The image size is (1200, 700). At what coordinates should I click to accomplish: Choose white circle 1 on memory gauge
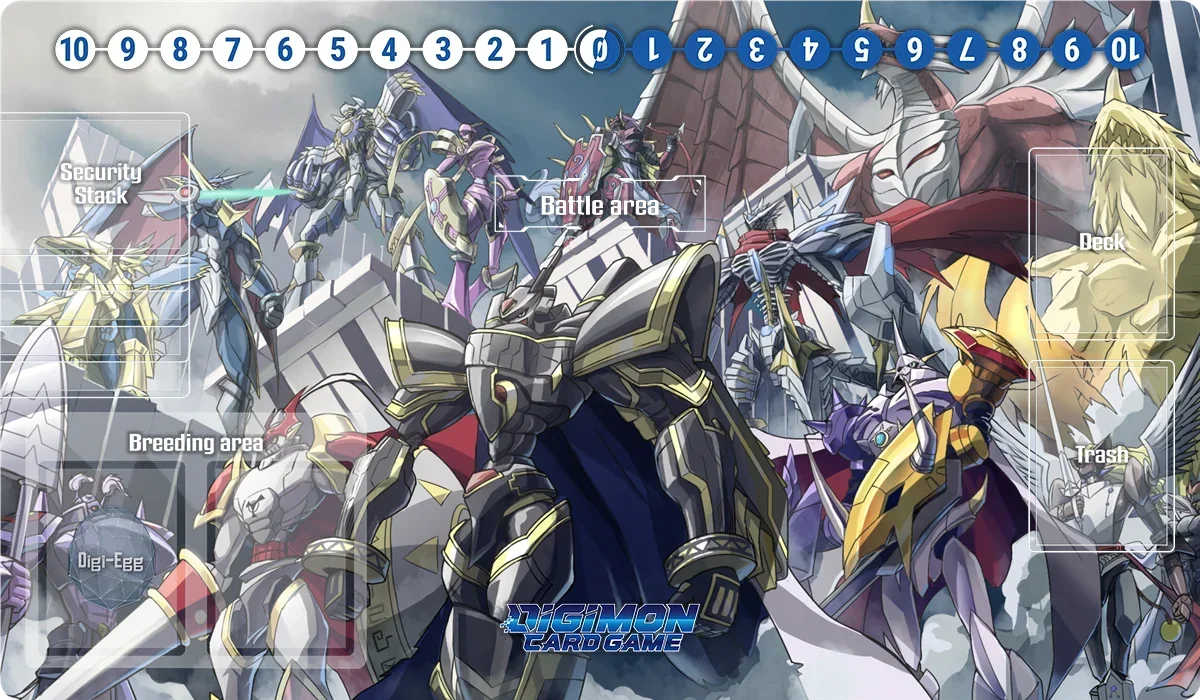coord(546,48)
